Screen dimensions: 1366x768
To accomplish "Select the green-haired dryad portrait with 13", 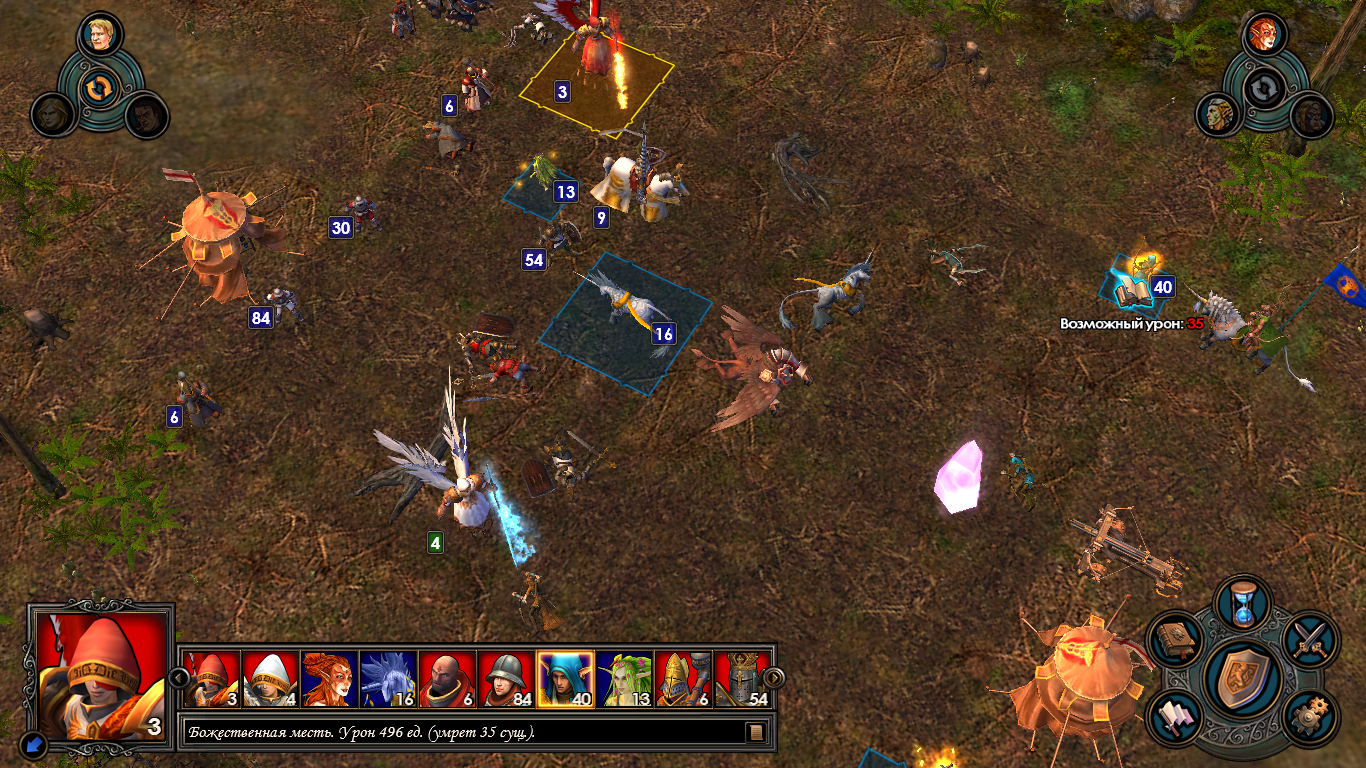I will click(625, 679).
